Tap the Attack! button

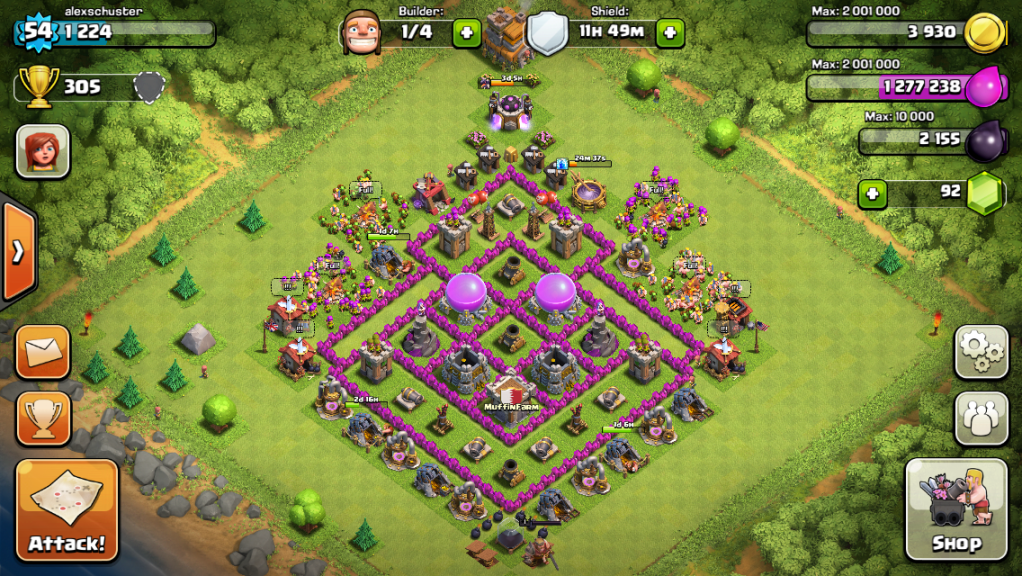click(x=67, y=510)
